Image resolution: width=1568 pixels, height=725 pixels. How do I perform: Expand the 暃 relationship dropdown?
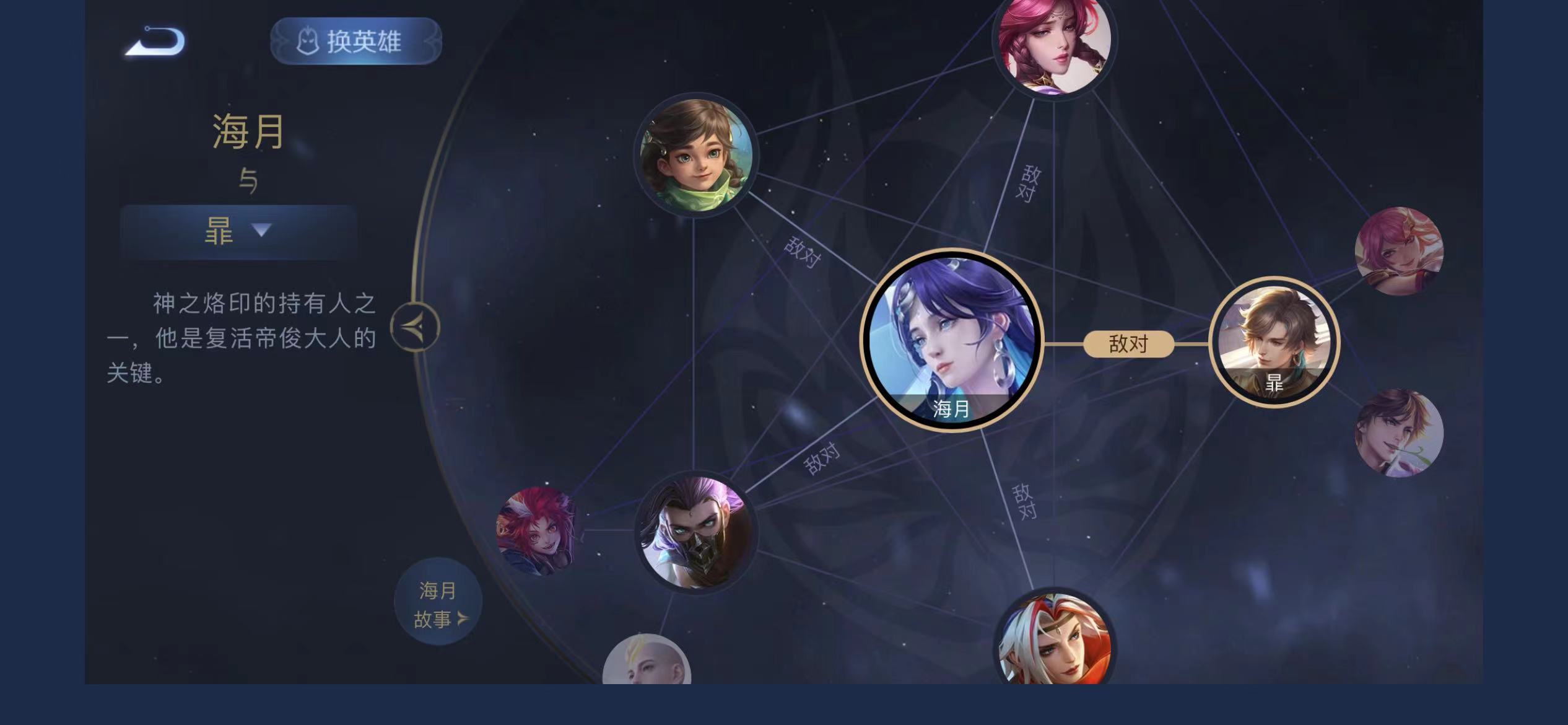[238, 231]
